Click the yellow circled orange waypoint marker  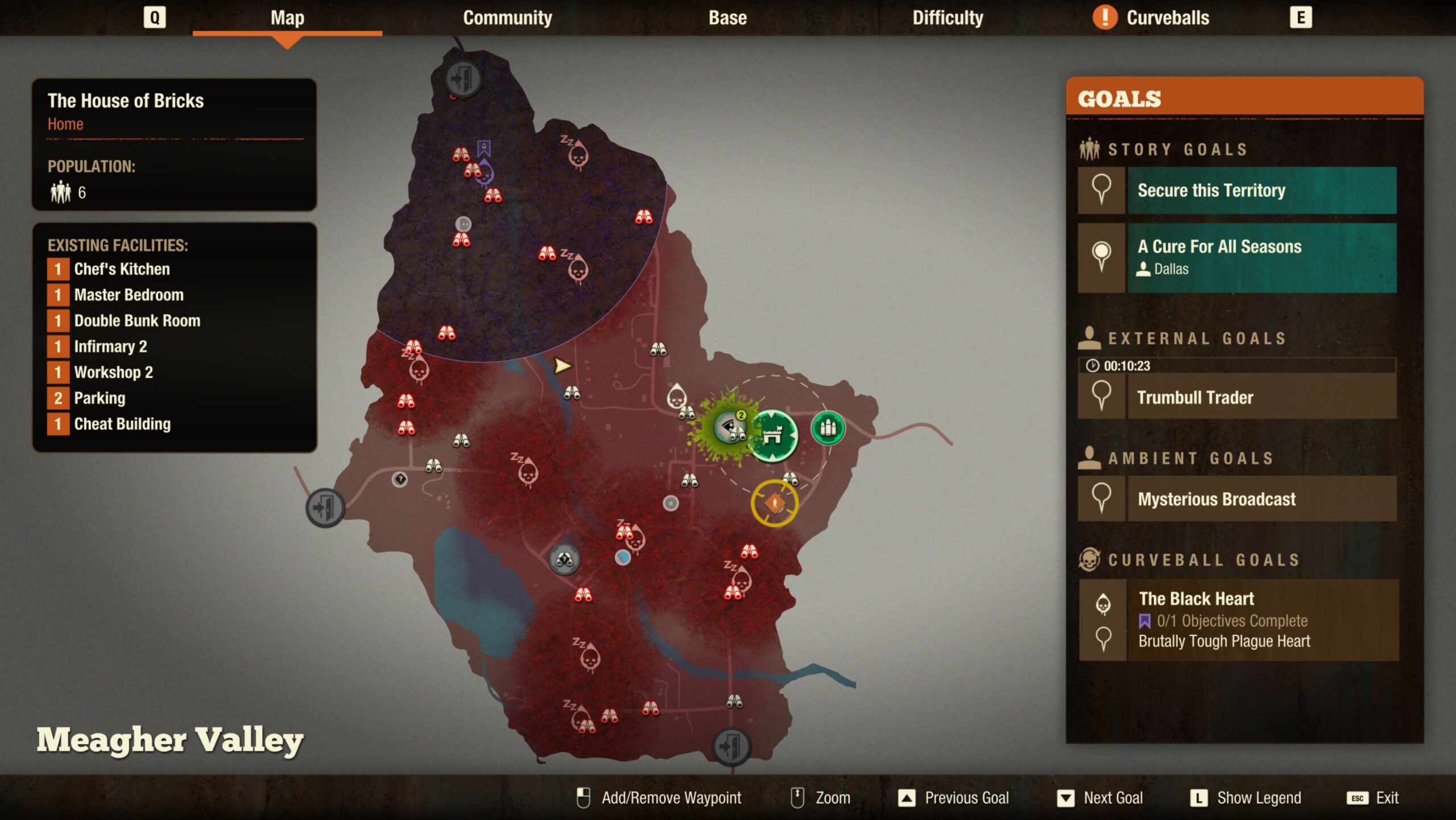(775, 503)
